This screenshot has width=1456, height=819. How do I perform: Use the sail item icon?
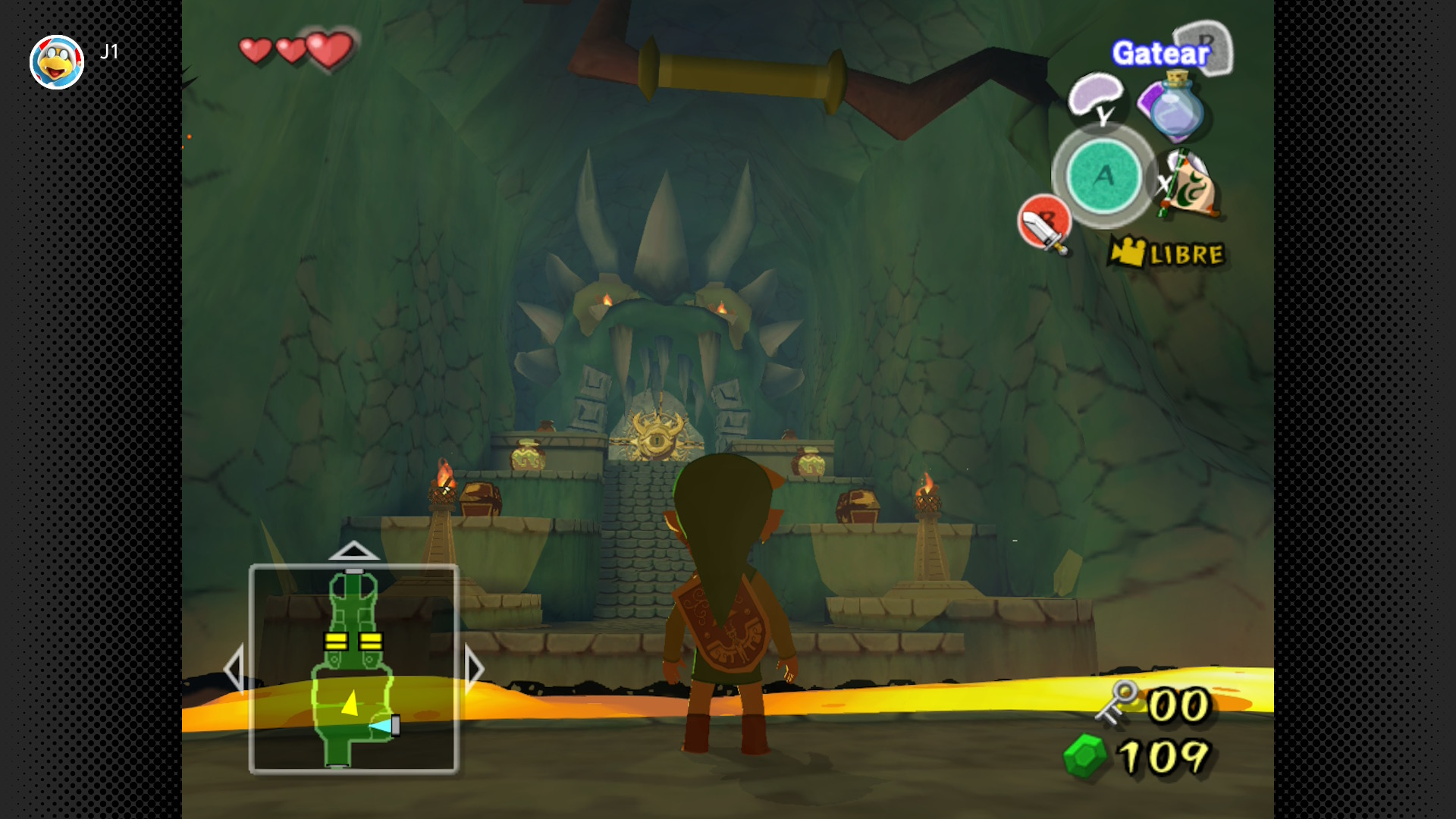(x=1189, y=186)
